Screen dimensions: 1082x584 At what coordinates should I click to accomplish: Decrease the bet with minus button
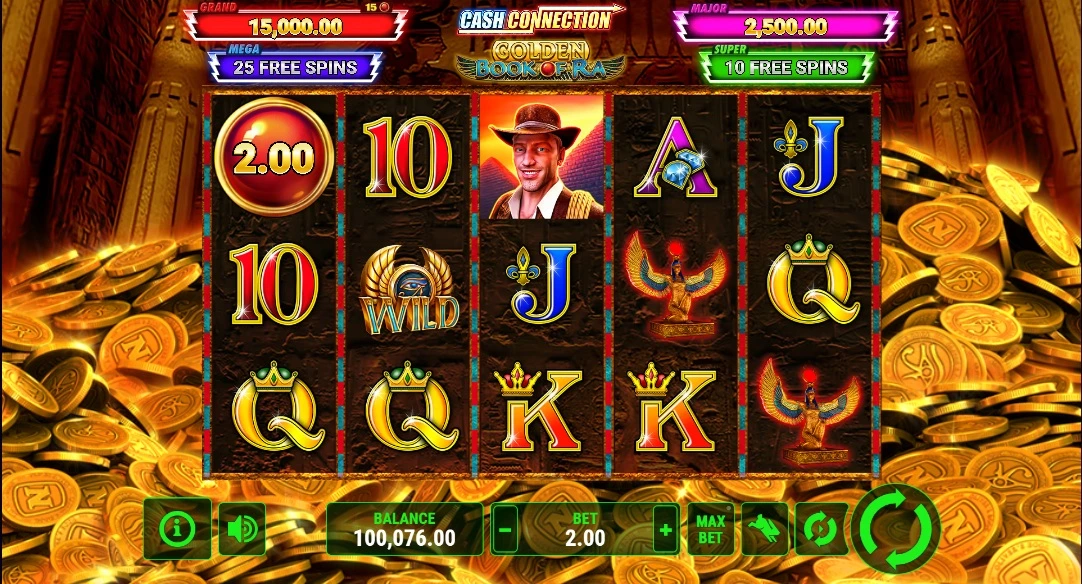(506, 529)
